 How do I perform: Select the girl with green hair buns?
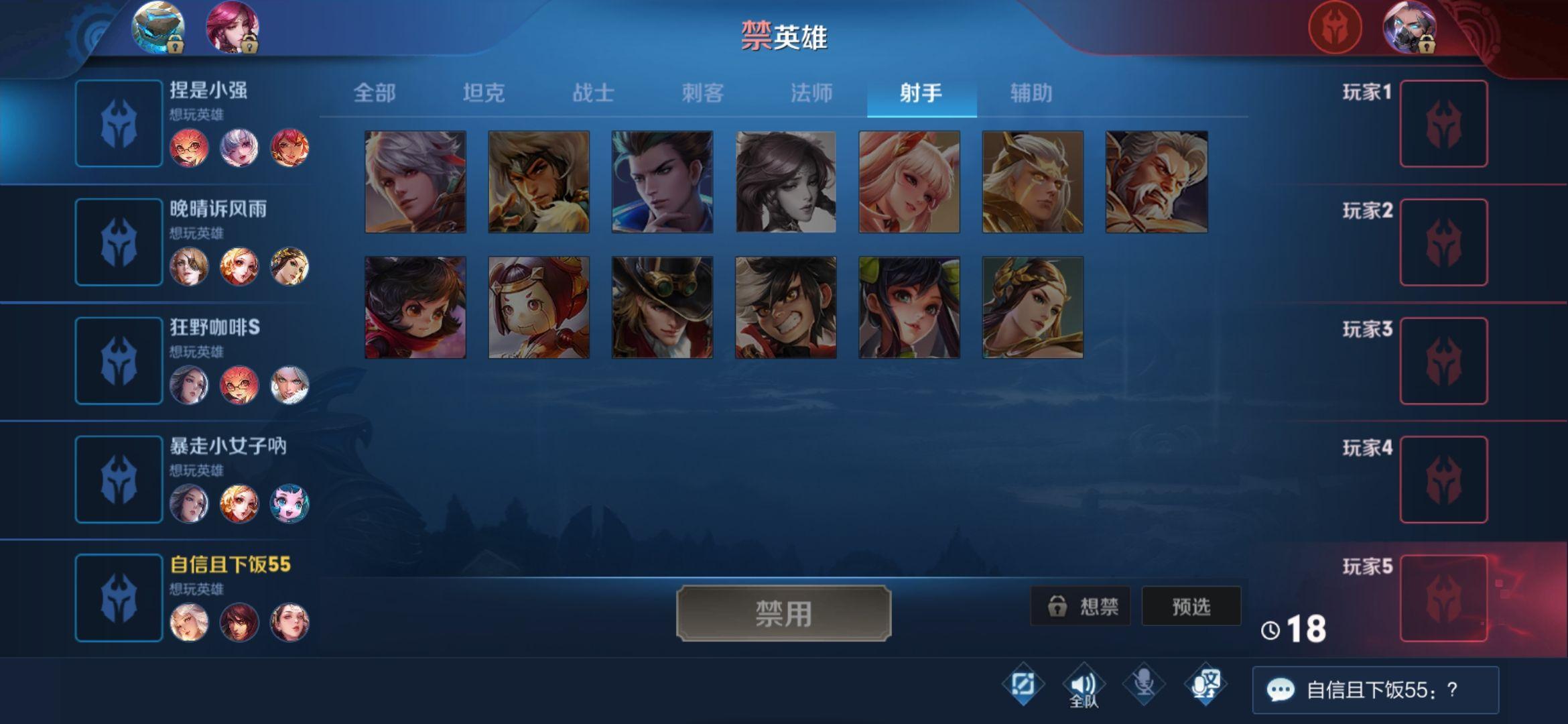coord(909,307)
